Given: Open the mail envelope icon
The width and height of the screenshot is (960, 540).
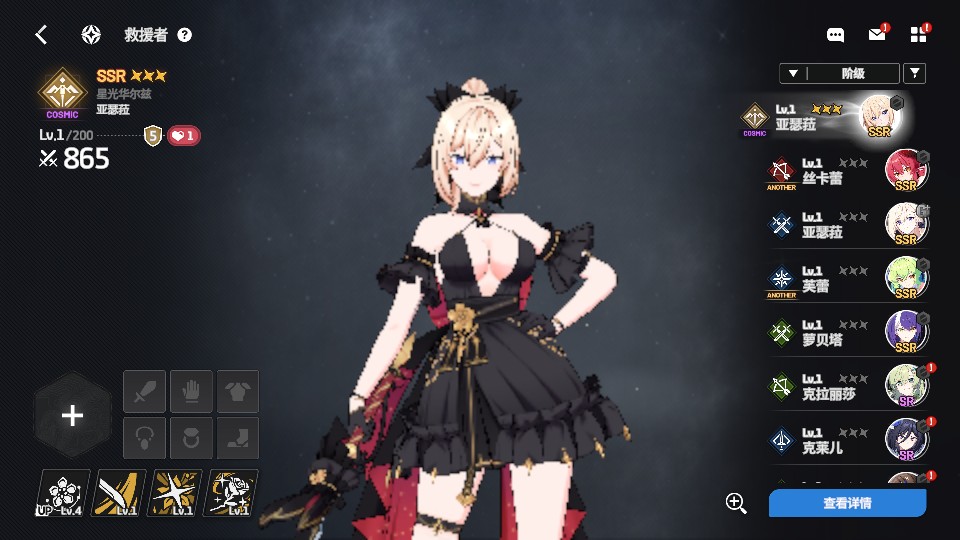Looking at the screenshot, I should tap(877, 35).
